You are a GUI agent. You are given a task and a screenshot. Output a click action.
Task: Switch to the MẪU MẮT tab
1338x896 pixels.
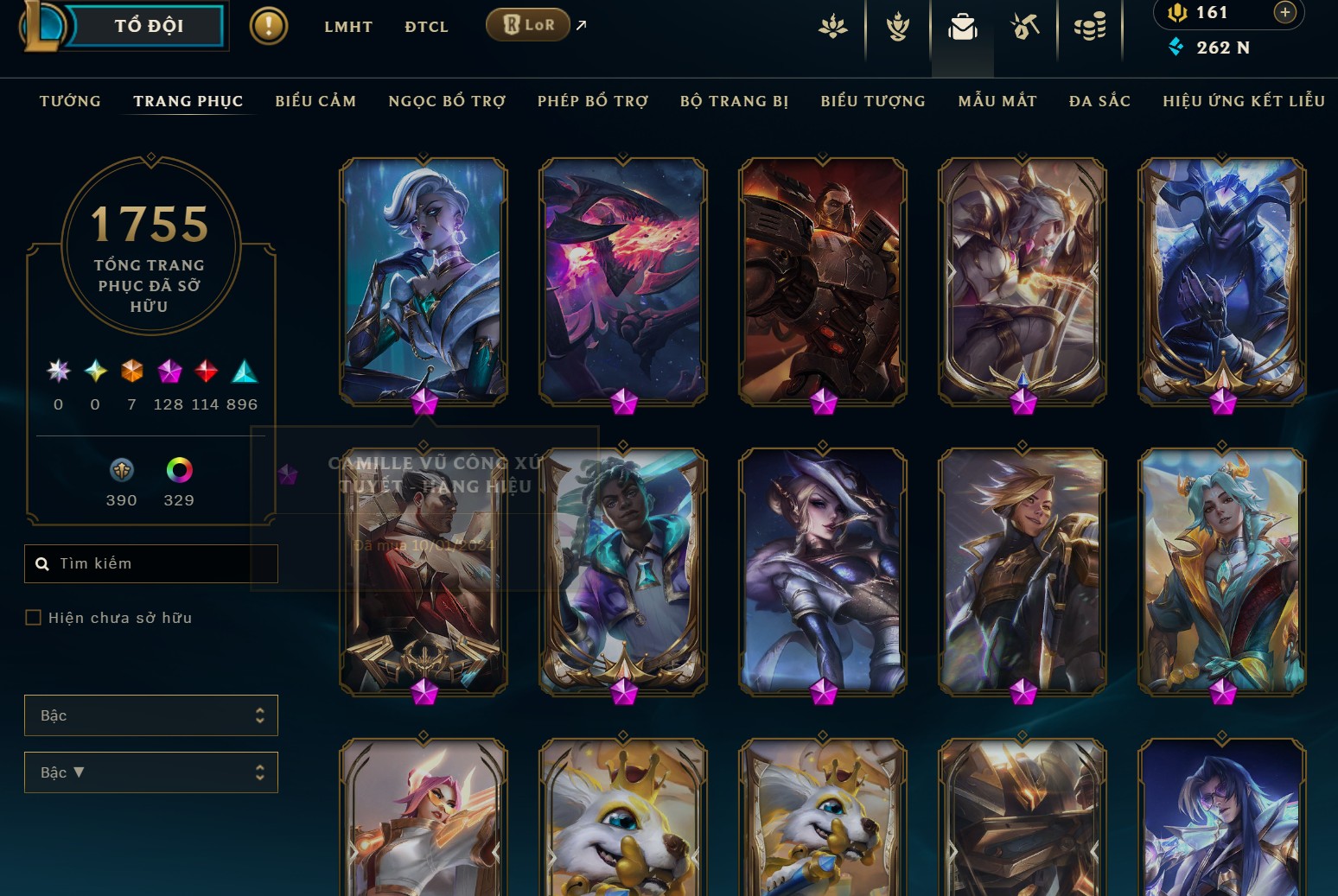tap(997, 101)
